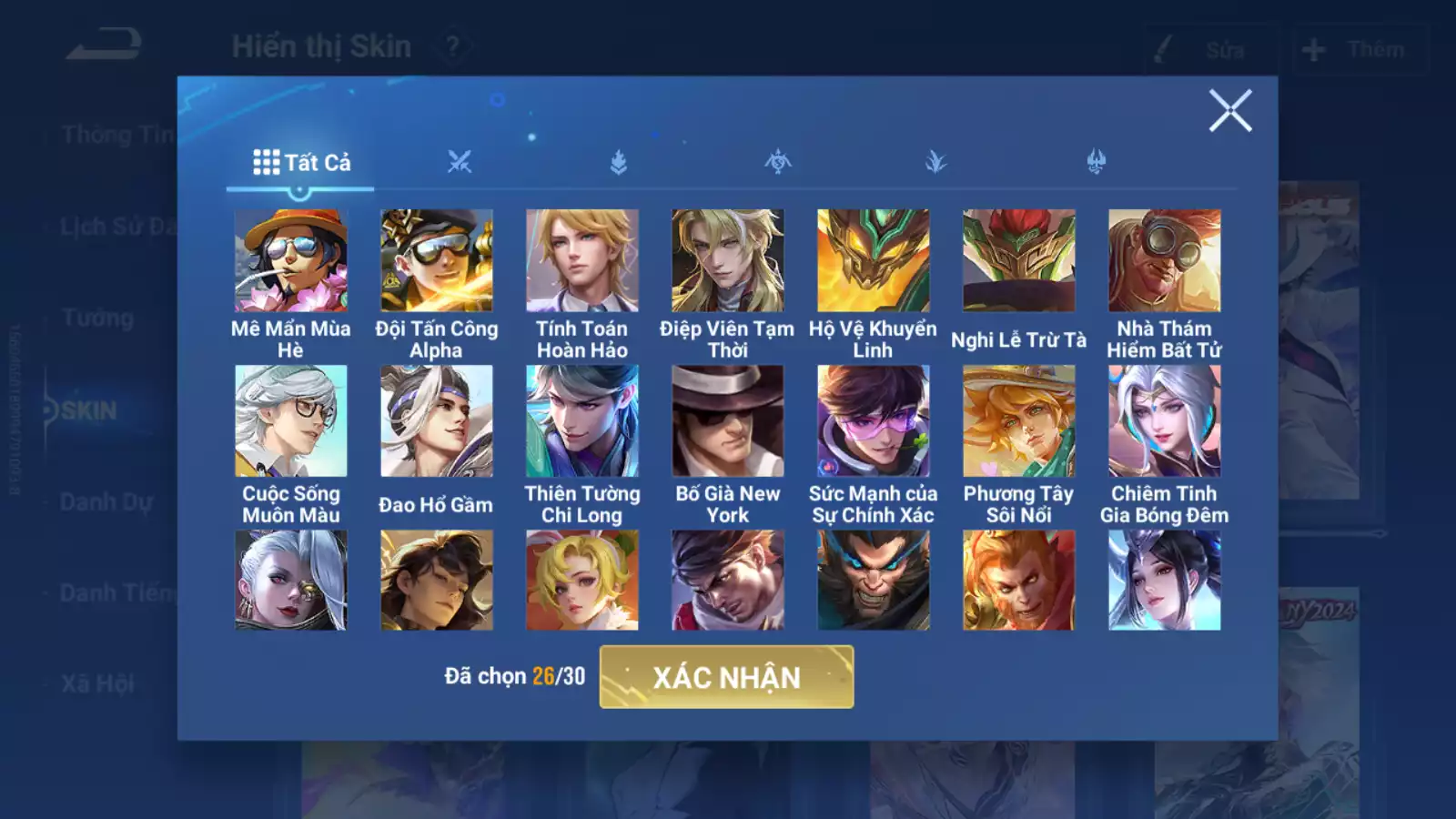Open the tank role filter icon
The height and width of the screenshot is (819, 1456).
click(618, 161)
